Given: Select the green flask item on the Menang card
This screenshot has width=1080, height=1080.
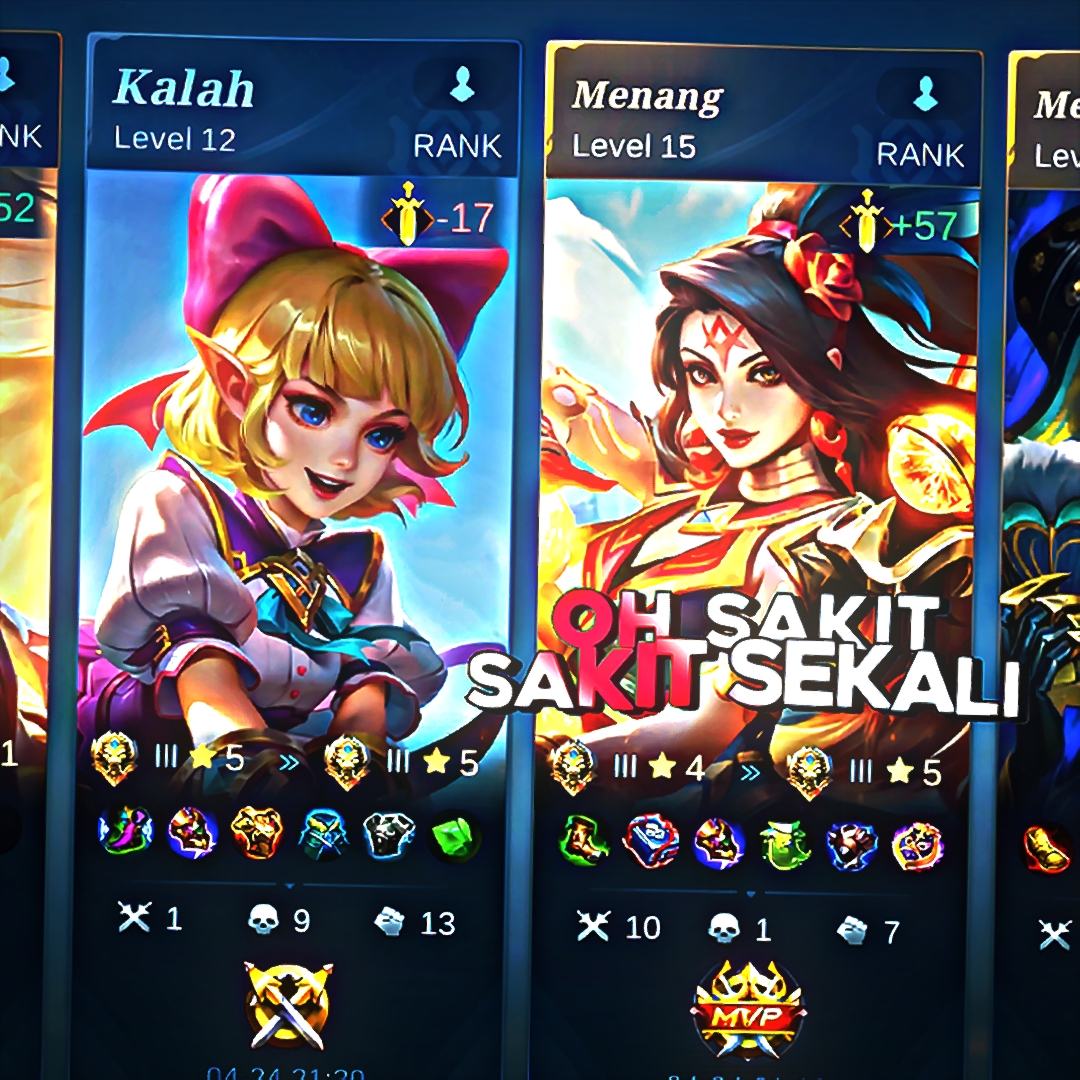Looking at the screenshot, I should point(785,844).
